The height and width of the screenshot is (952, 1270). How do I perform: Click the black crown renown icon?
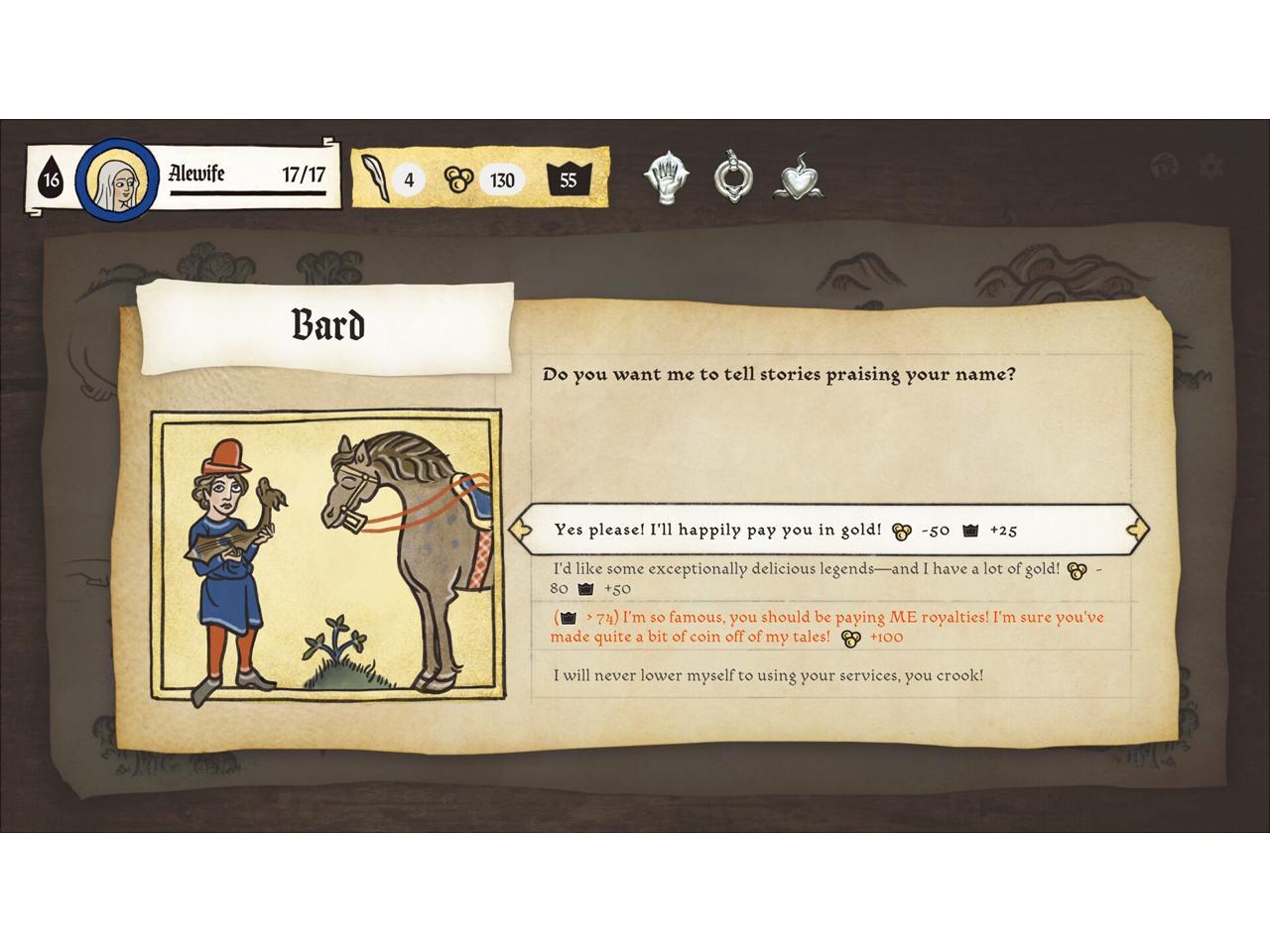pyautogui.click(x=569, y=179)
